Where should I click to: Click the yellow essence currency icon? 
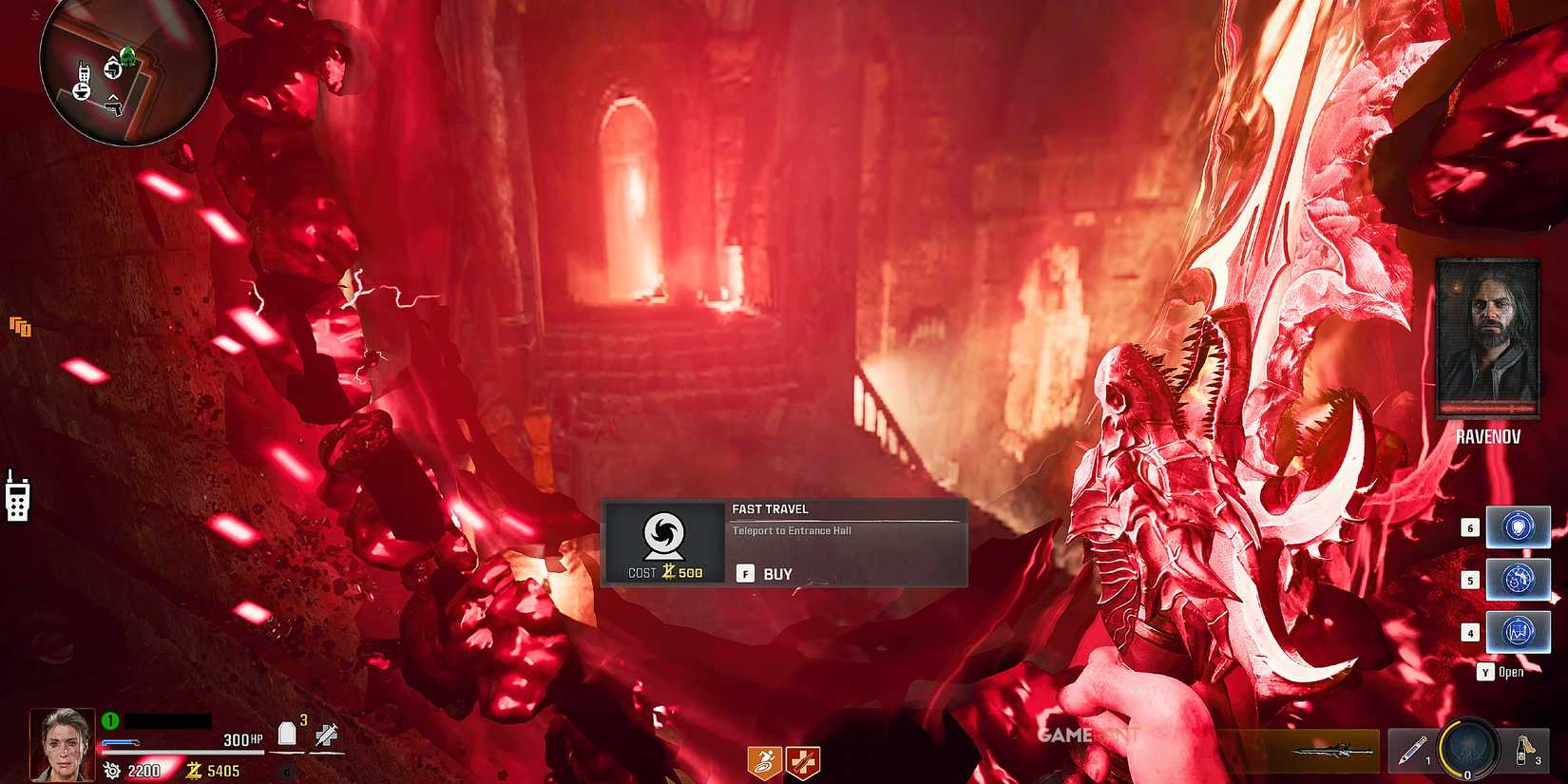click(x=194, y=772)
